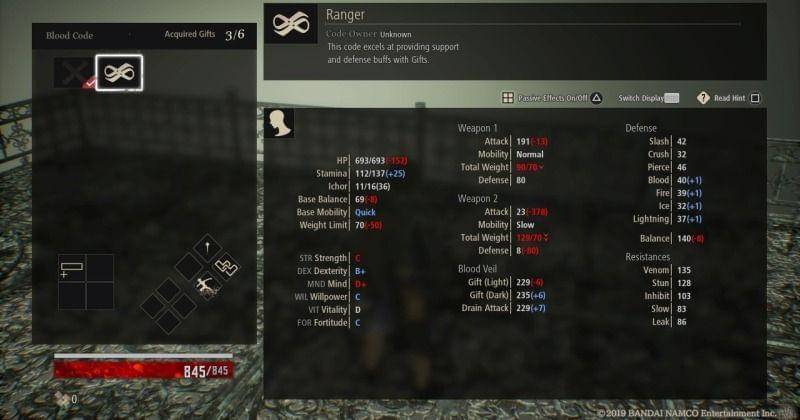800x420 pixels.
Task: Select the leaping figure gift slot
Action: click(208, 286)
